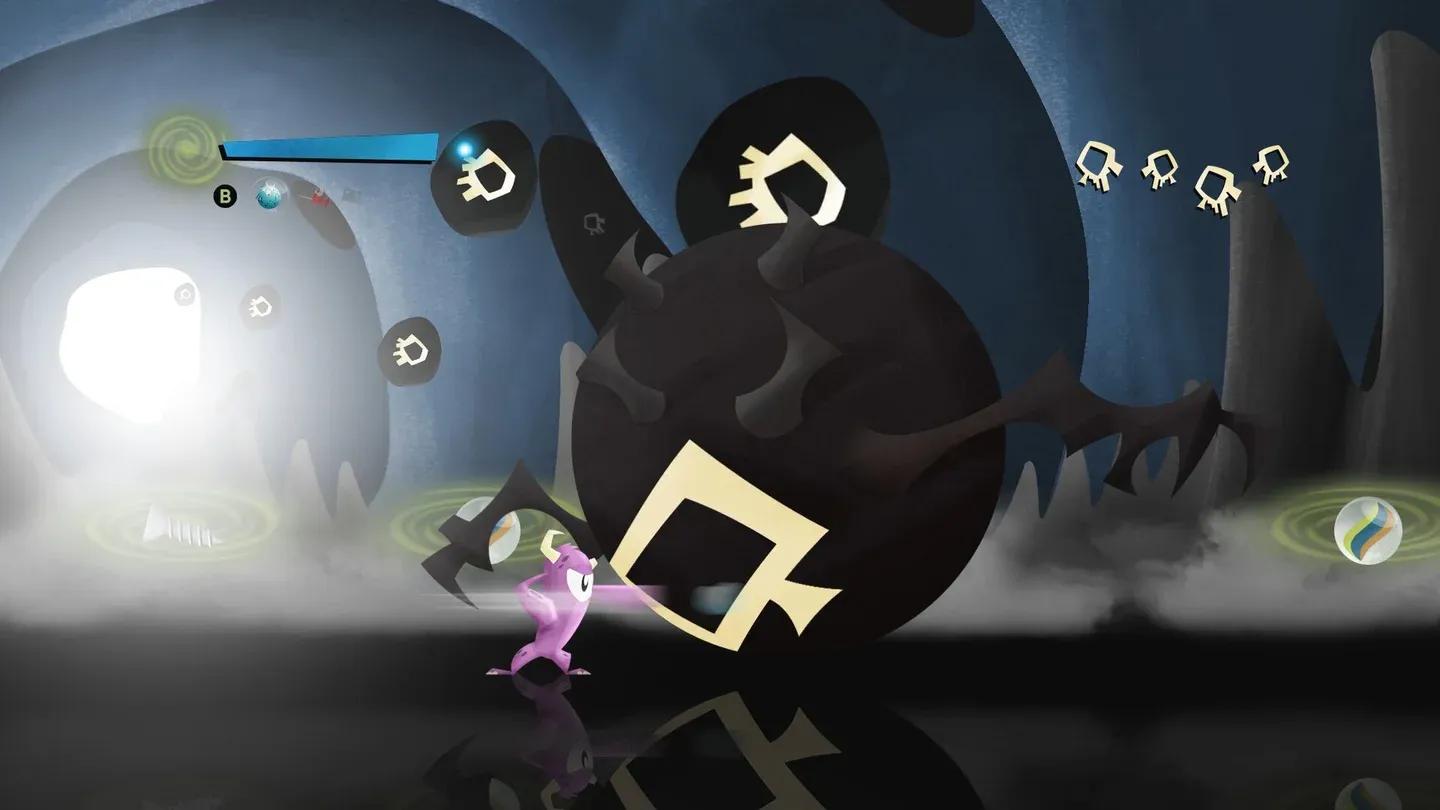1440x810 pixels.
Task: Click the tiny glyph bubble near the cave wall
Action: 261,307
